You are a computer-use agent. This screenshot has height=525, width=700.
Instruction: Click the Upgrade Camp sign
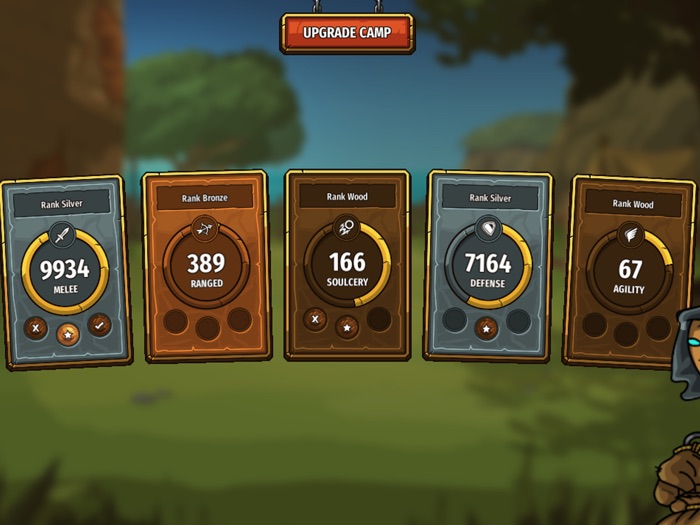(347, 32)
